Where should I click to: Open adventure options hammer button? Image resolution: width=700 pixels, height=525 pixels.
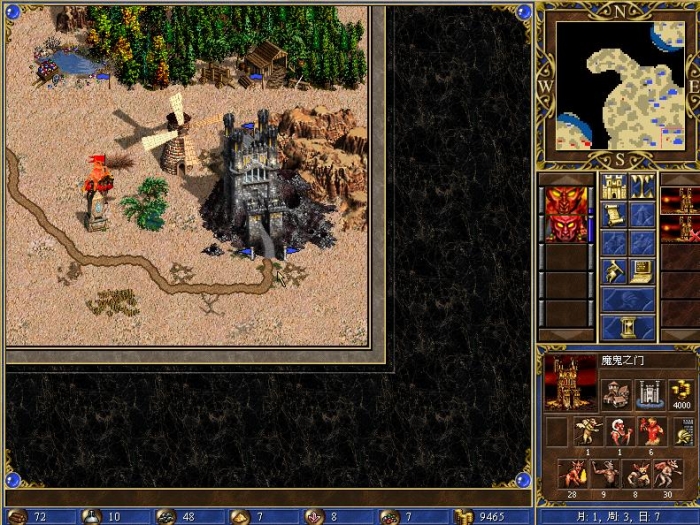pyautogui.click(x=613, y=270)
